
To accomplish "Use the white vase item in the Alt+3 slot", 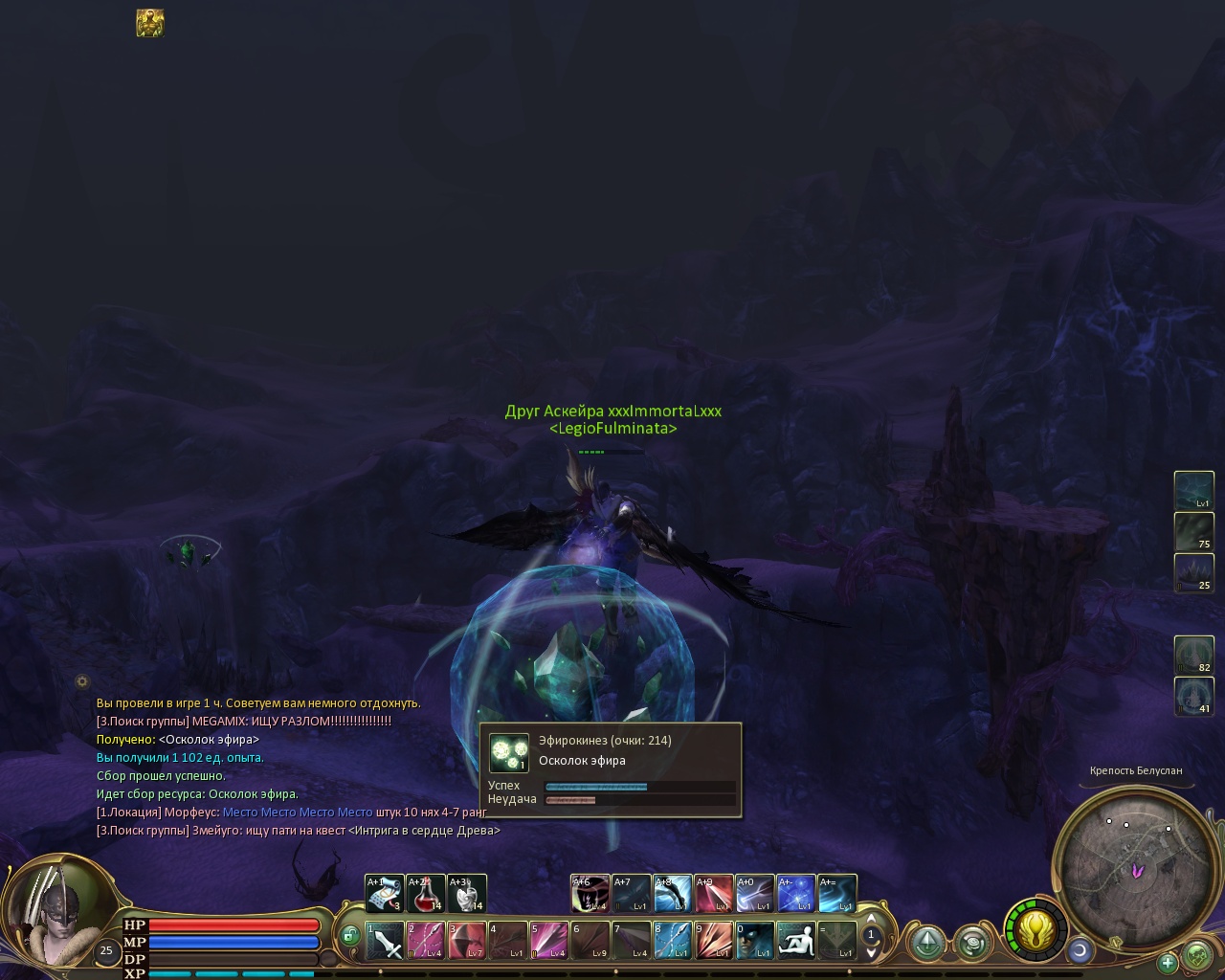I will 467,894.
